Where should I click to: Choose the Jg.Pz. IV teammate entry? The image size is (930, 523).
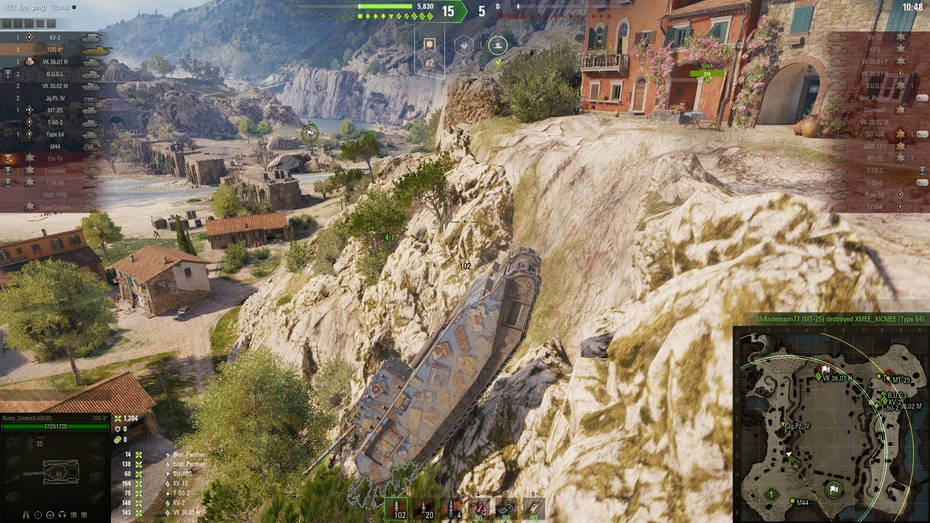click(55, 98)
